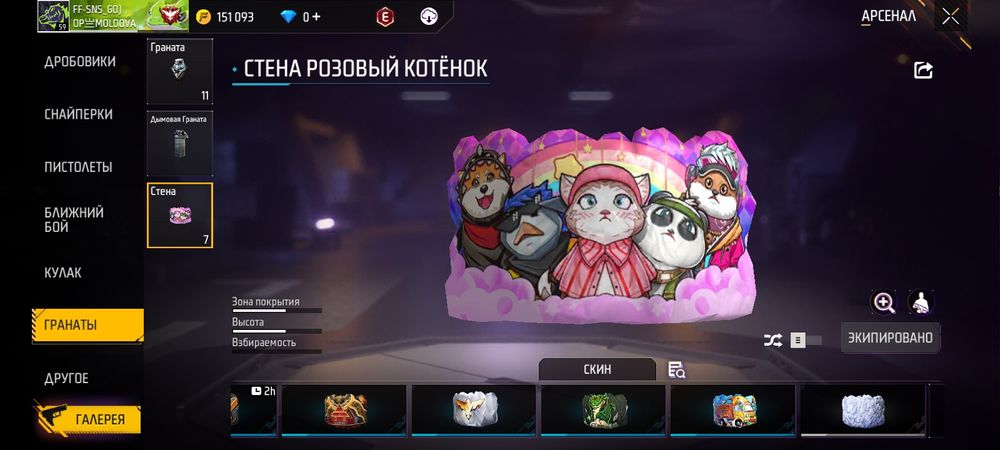1000x450 pixels.
Task: Choose the Кулак category
Action: 63,273
